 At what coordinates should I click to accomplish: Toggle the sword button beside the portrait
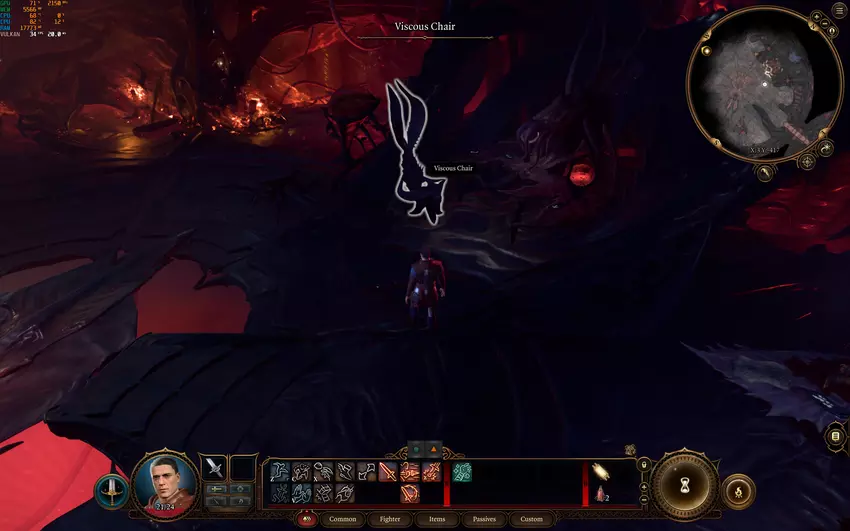[111, 491]
